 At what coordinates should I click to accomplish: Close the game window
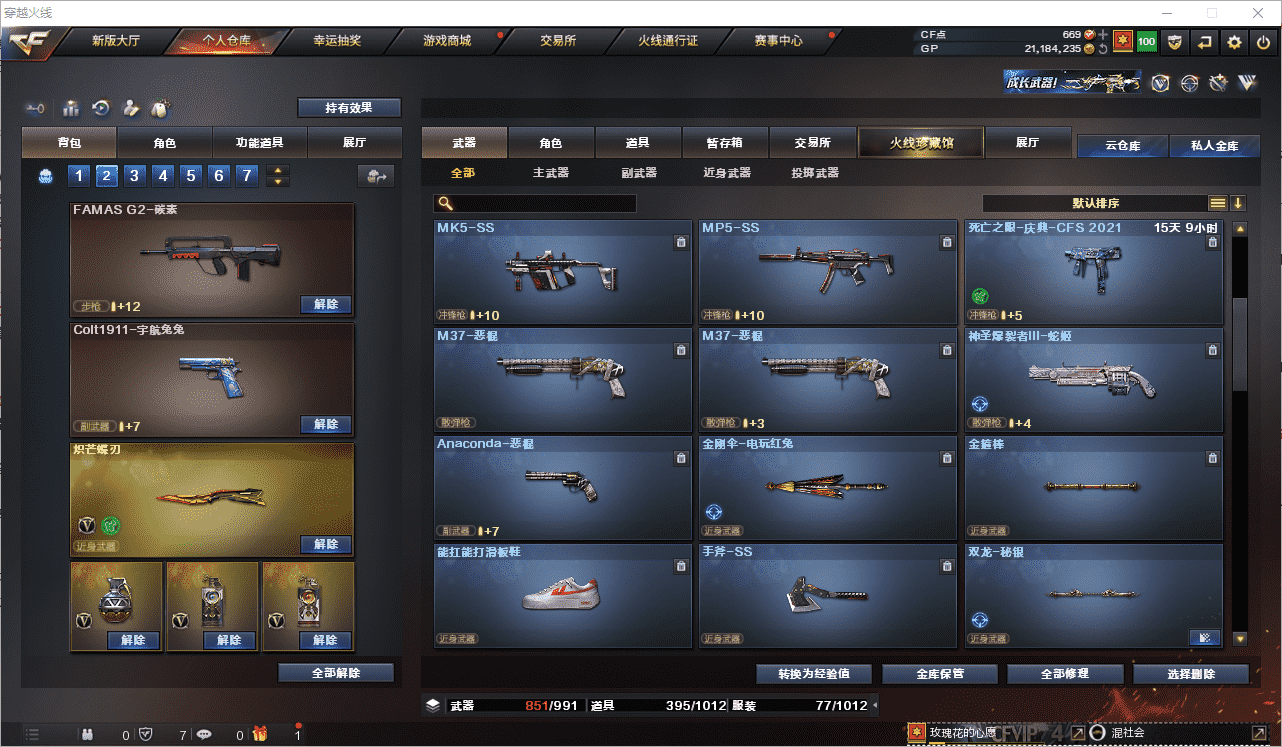click(x=1258, y=13)
